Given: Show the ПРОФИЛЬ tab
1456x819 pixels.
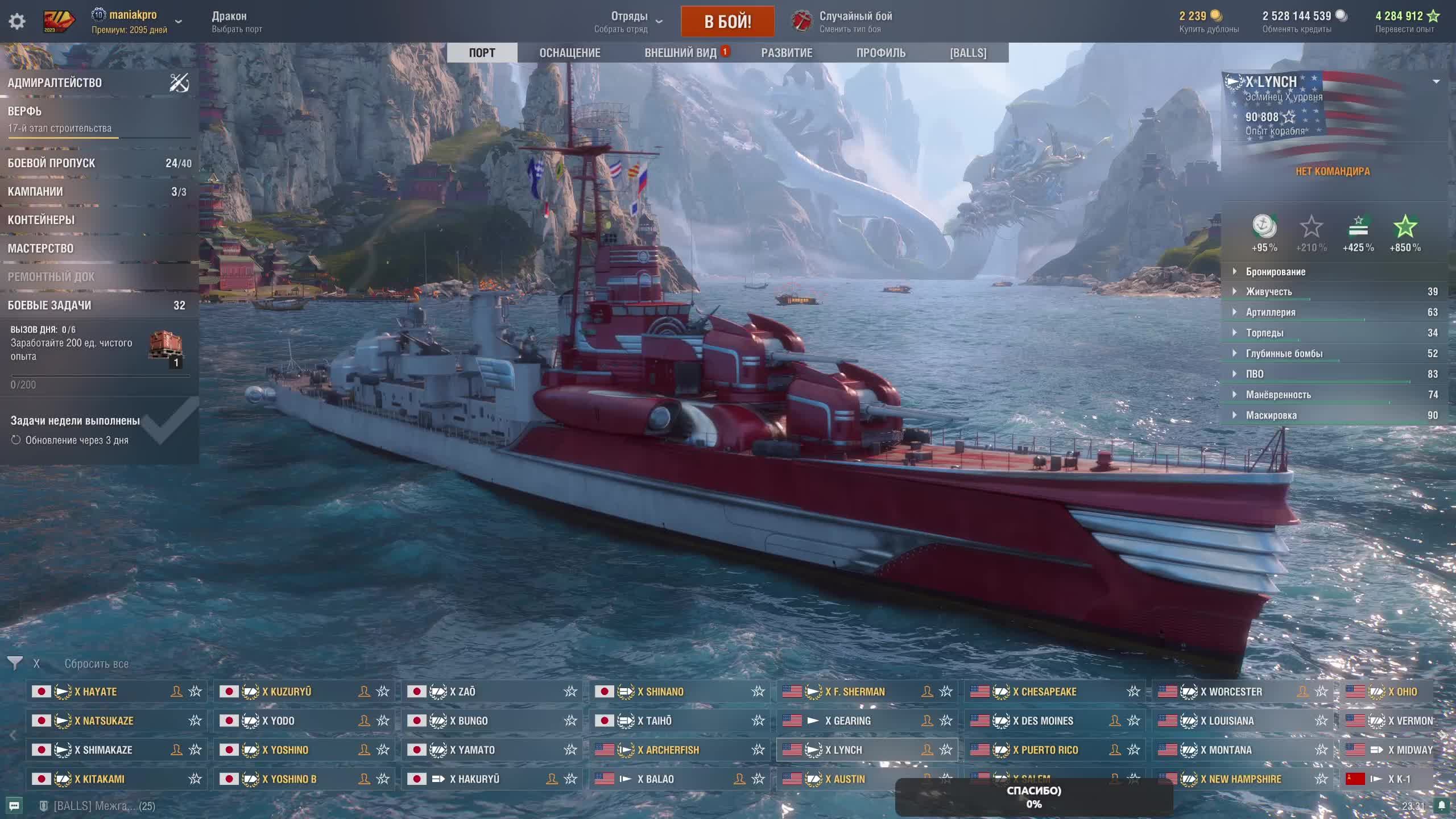Looking at the screenshot, I should (880, 53).
